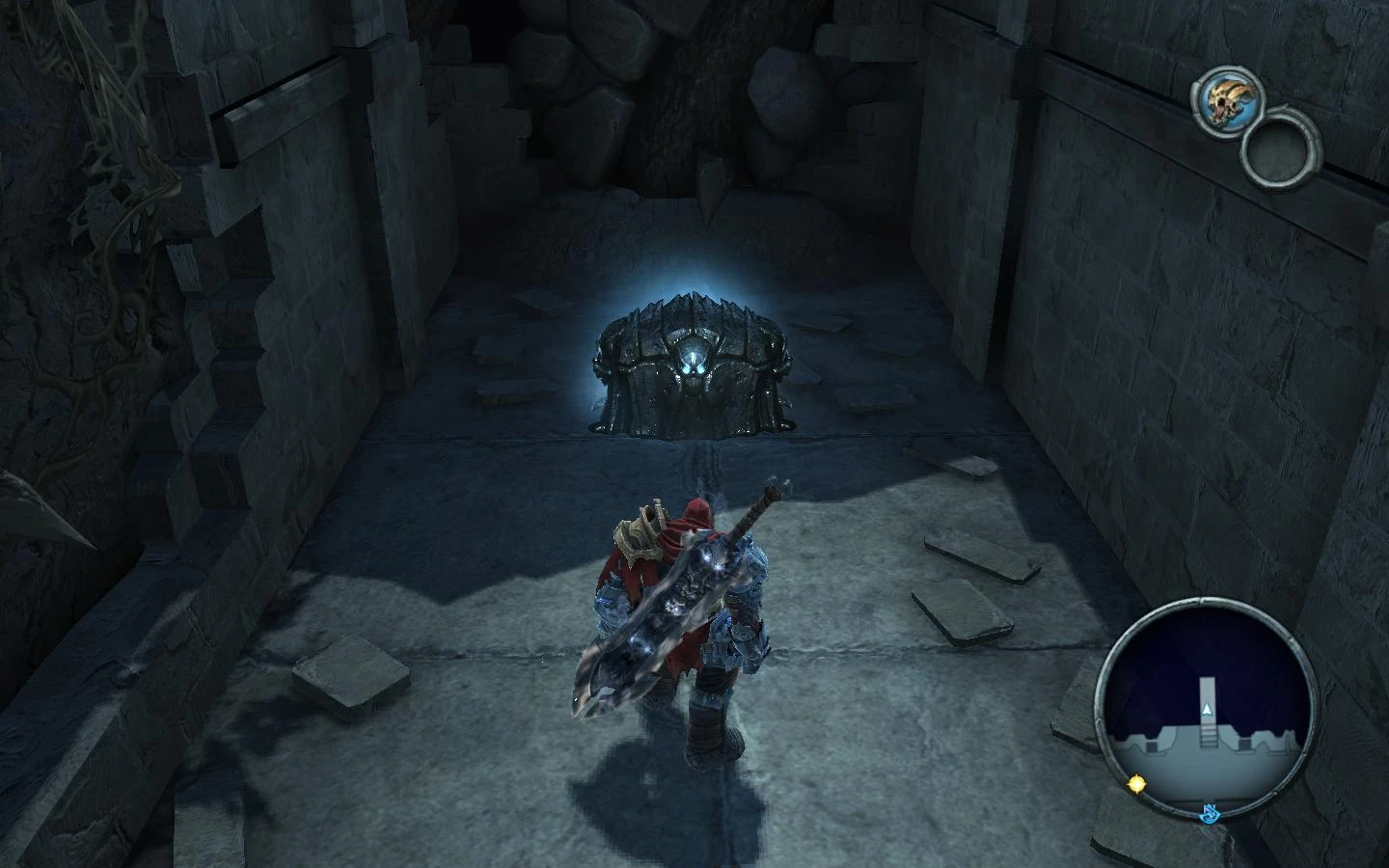Click the yellow objective star on the minimap
This screenshot has width=1389, height=868.
click(1138, 784)
